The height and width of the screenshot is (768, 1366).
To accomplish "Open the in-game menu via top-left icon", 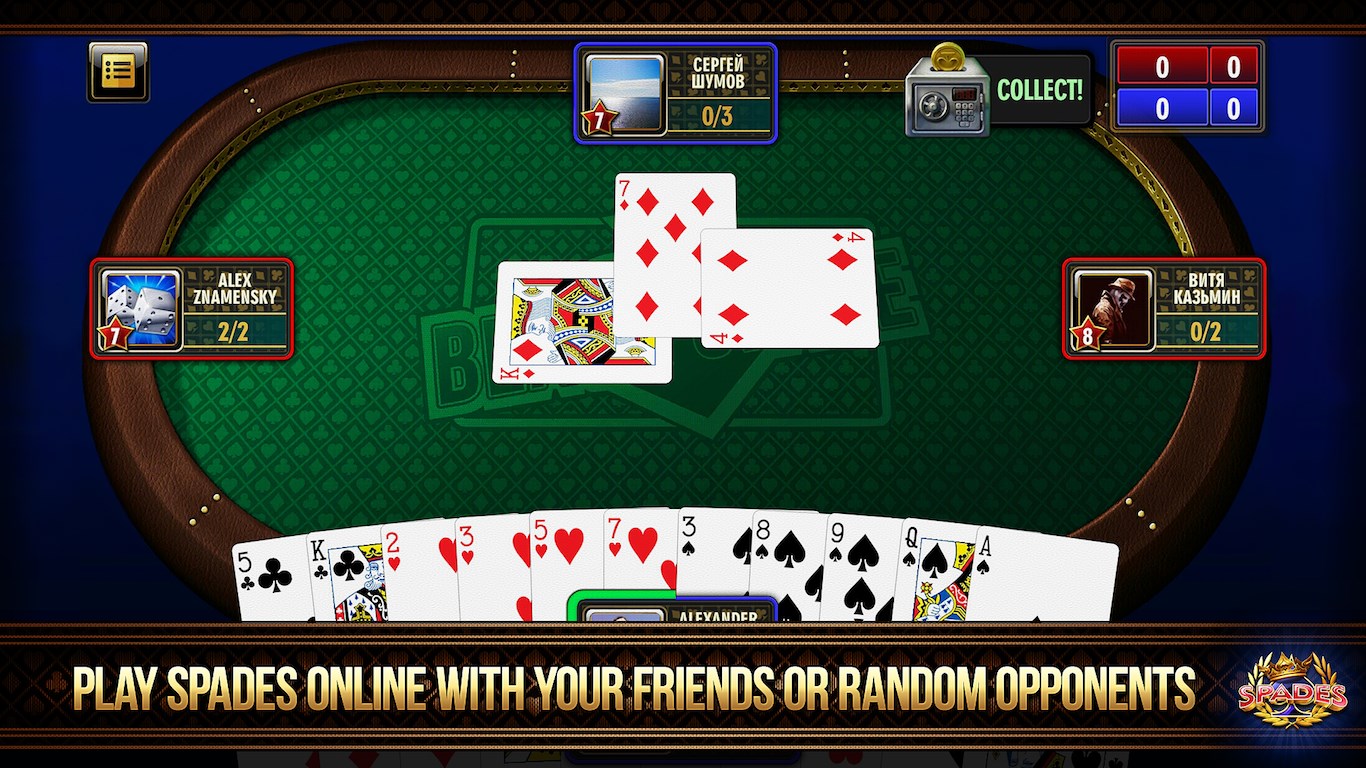I will (118, 70).
